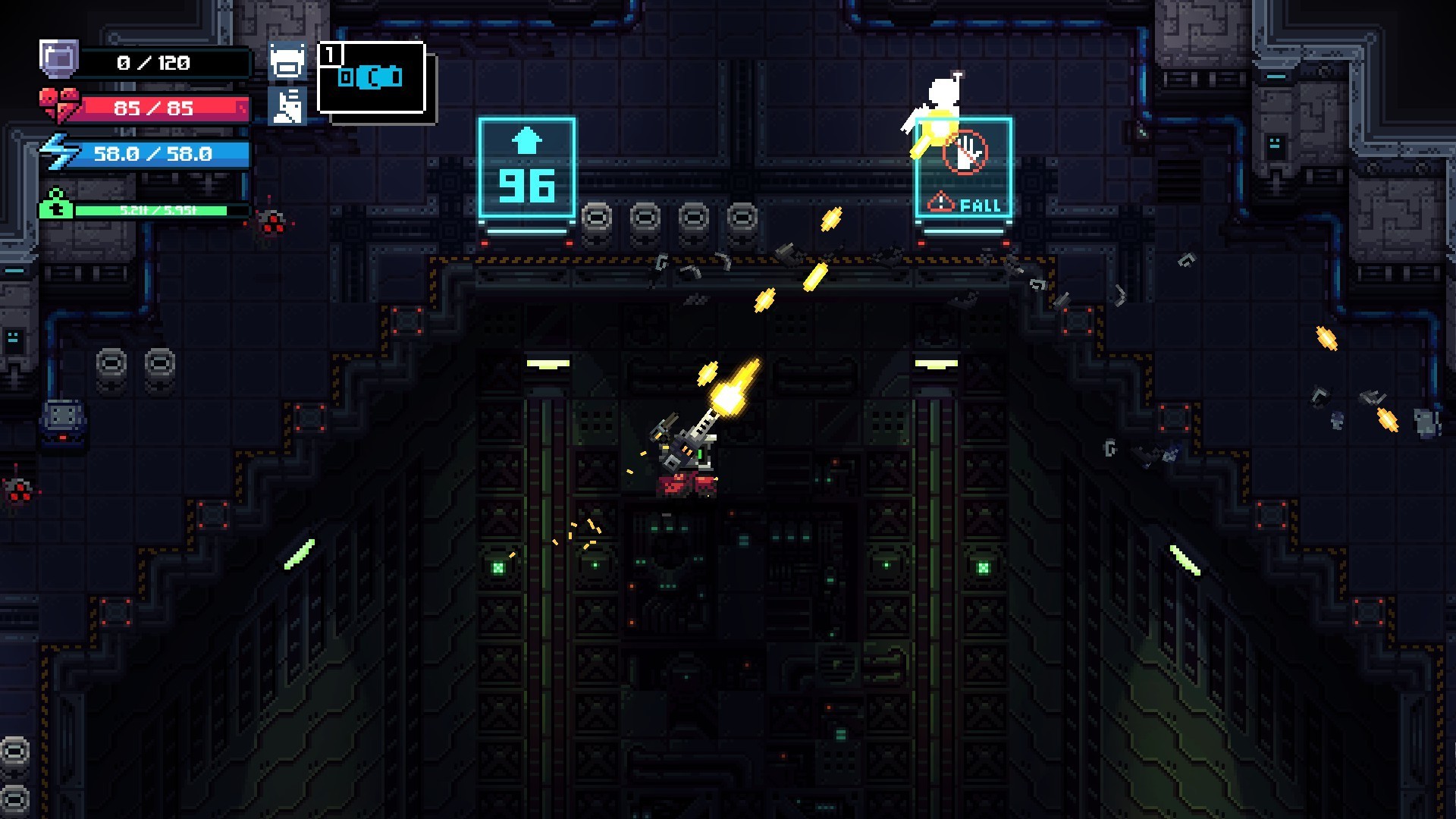Select the robot helmet icon near the weapon slot
The height and width of the screenshot is (819, 1456).
(288, 62)
